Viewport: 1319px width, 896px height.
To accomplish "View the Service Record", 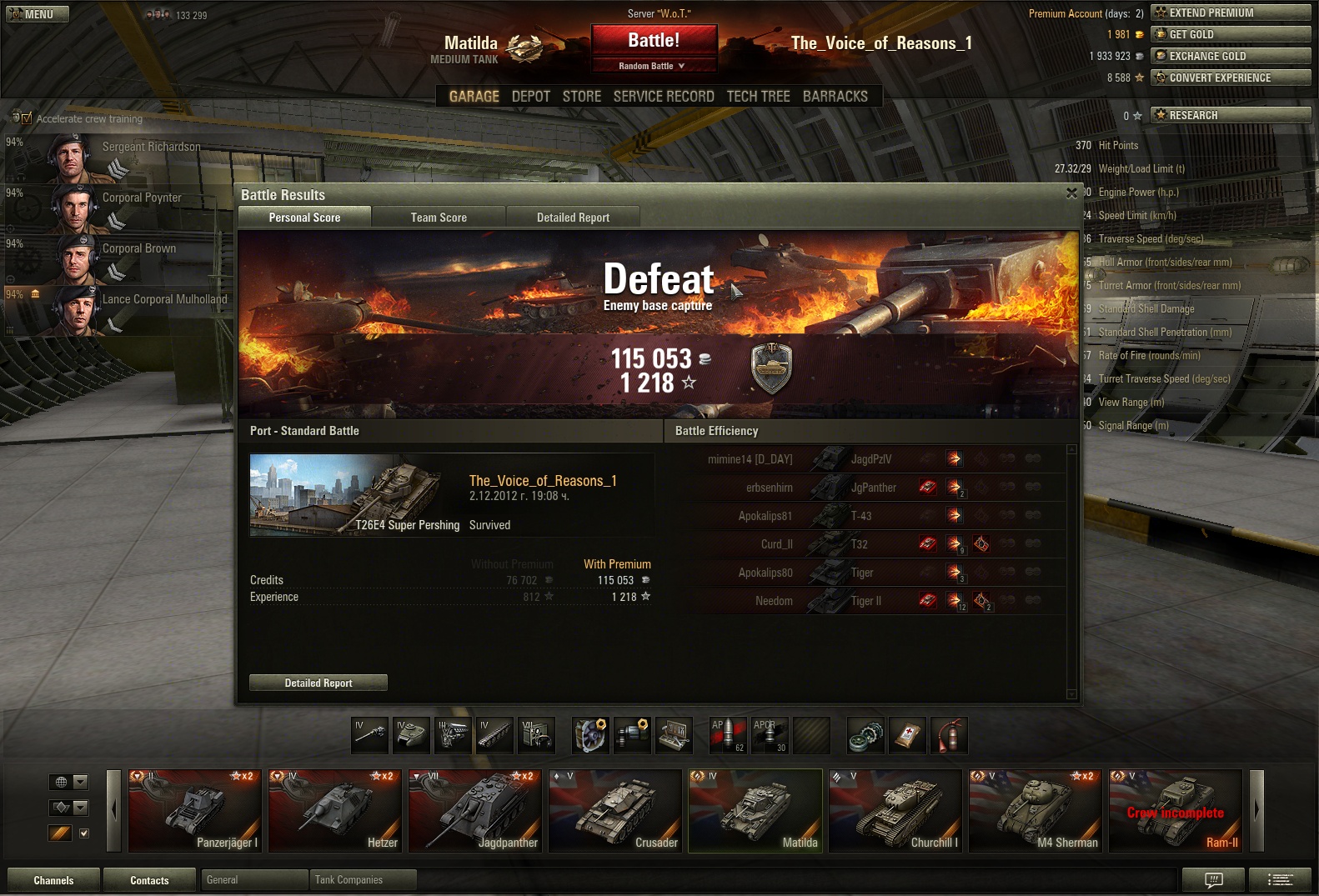I will [x=664, y=97].
